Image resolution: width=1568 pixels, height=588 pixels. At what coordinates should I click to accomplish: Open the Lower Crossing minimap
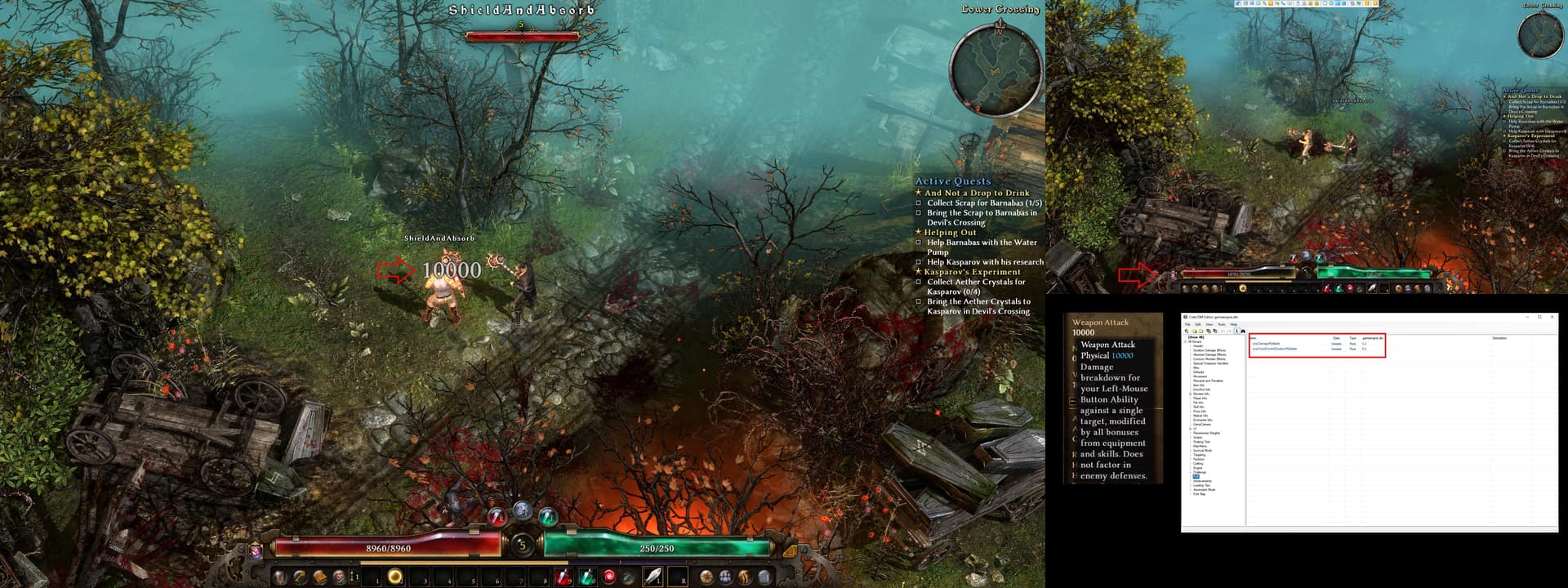point(995,69)
